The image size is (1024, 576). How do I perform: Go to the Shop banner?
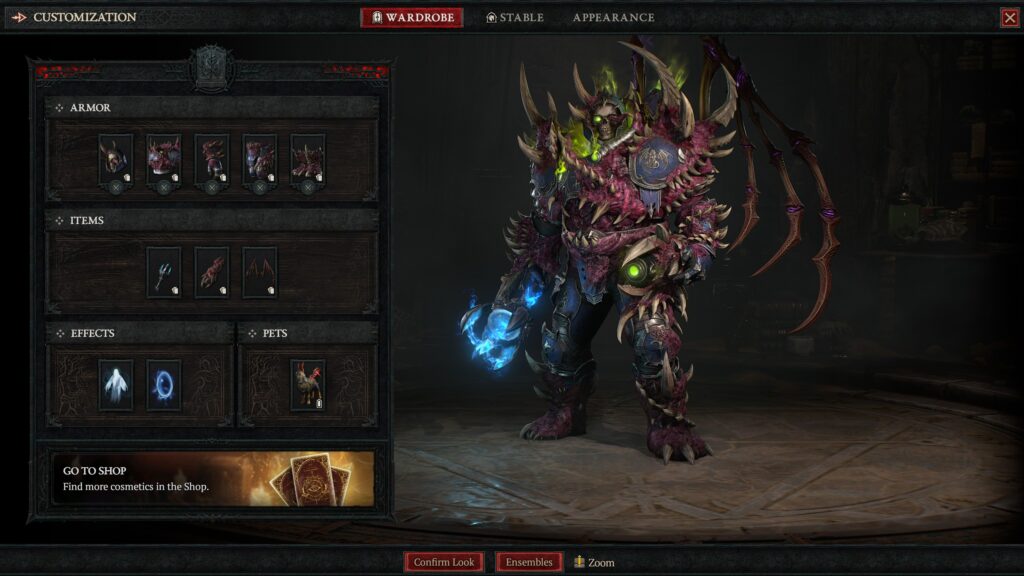click(212, 478)
